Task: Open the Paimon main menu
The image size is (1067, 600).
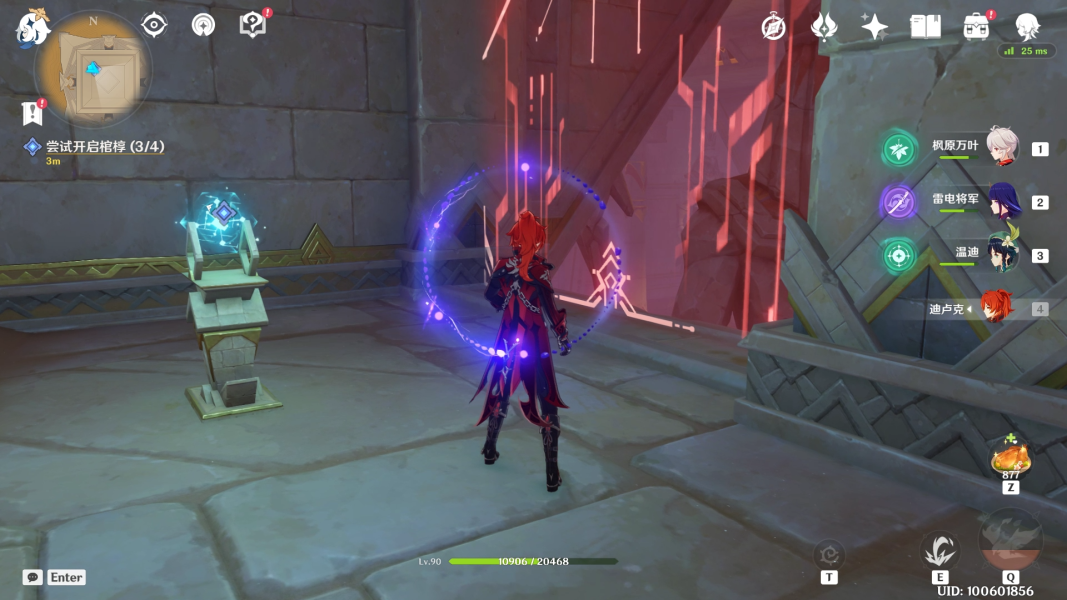Action: [32, 27]
